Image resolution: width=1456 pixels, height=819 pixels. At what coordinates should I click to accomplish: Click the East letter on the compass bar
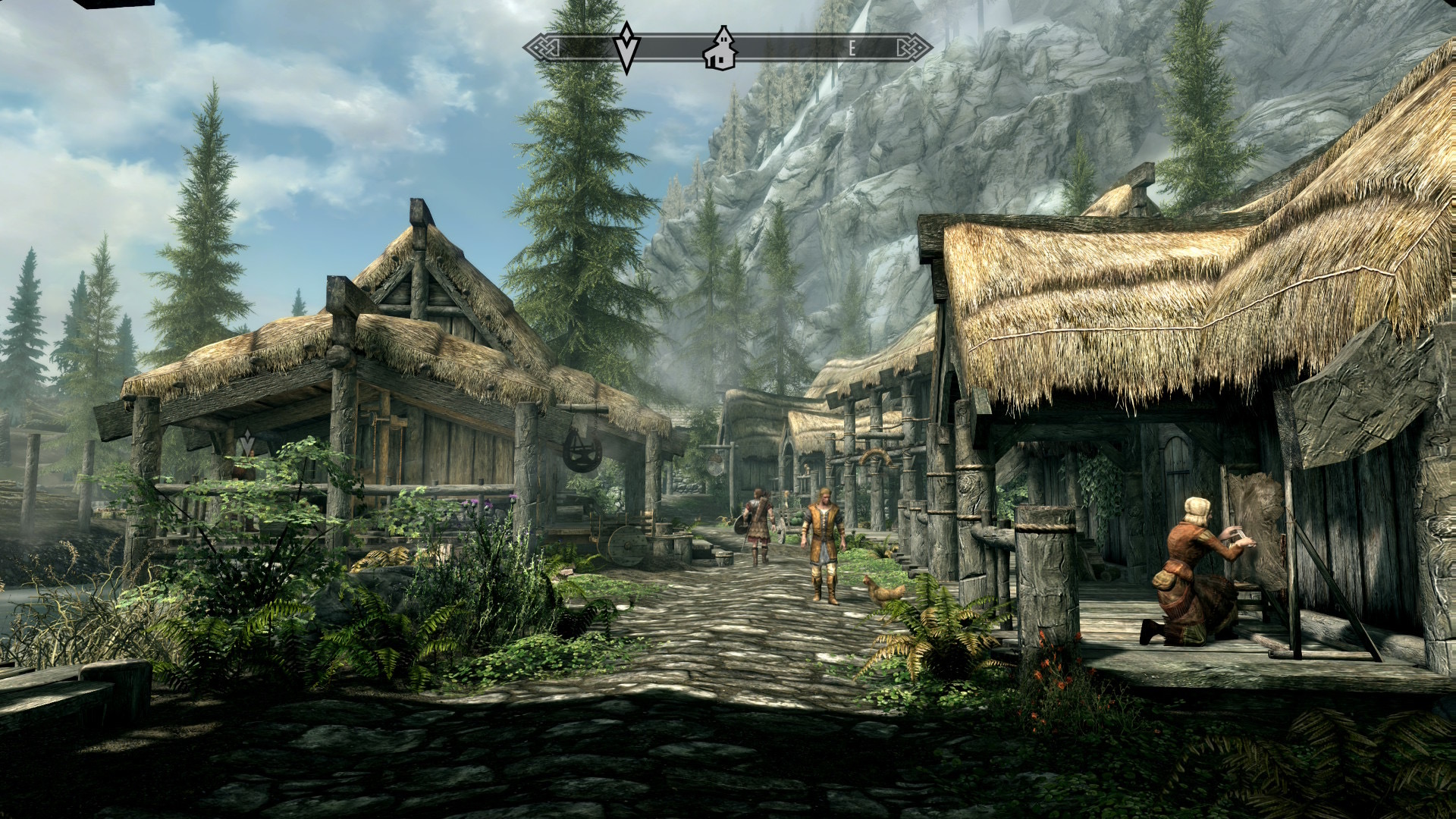(852, 49)
